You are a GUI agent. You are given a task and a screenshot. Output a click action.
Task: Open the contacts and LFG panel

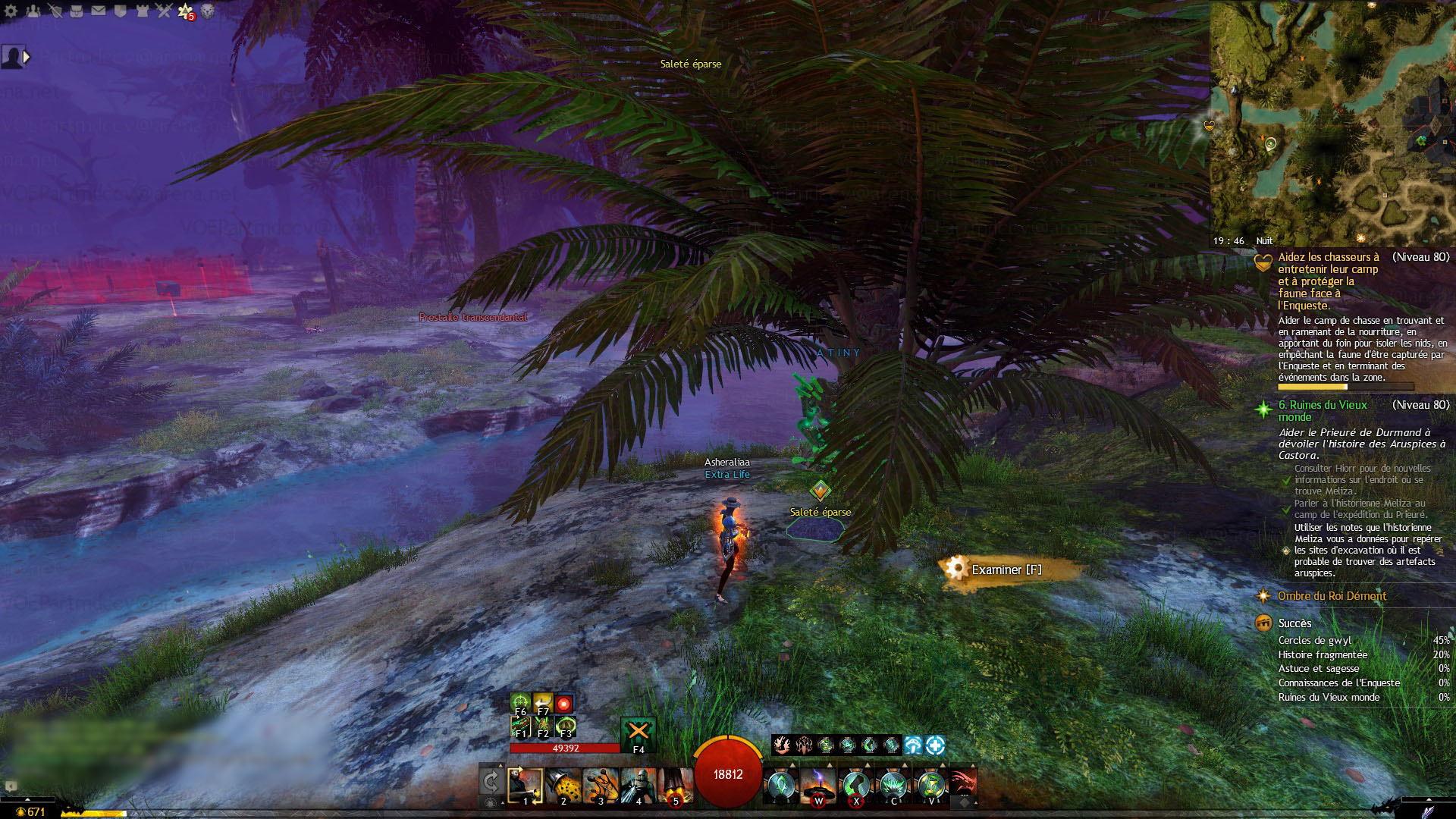[33, 11]
